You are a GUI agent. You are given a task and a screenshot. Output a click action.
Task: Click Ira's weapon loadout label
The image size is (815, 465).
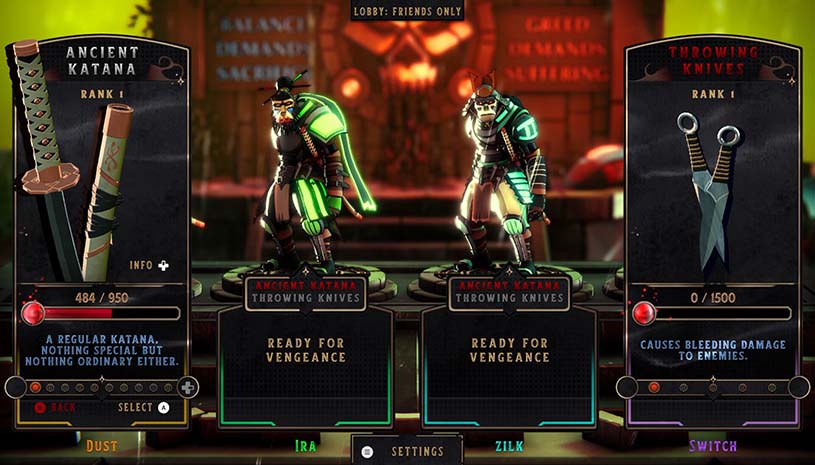pyautogui.click(x=306, y=291)
